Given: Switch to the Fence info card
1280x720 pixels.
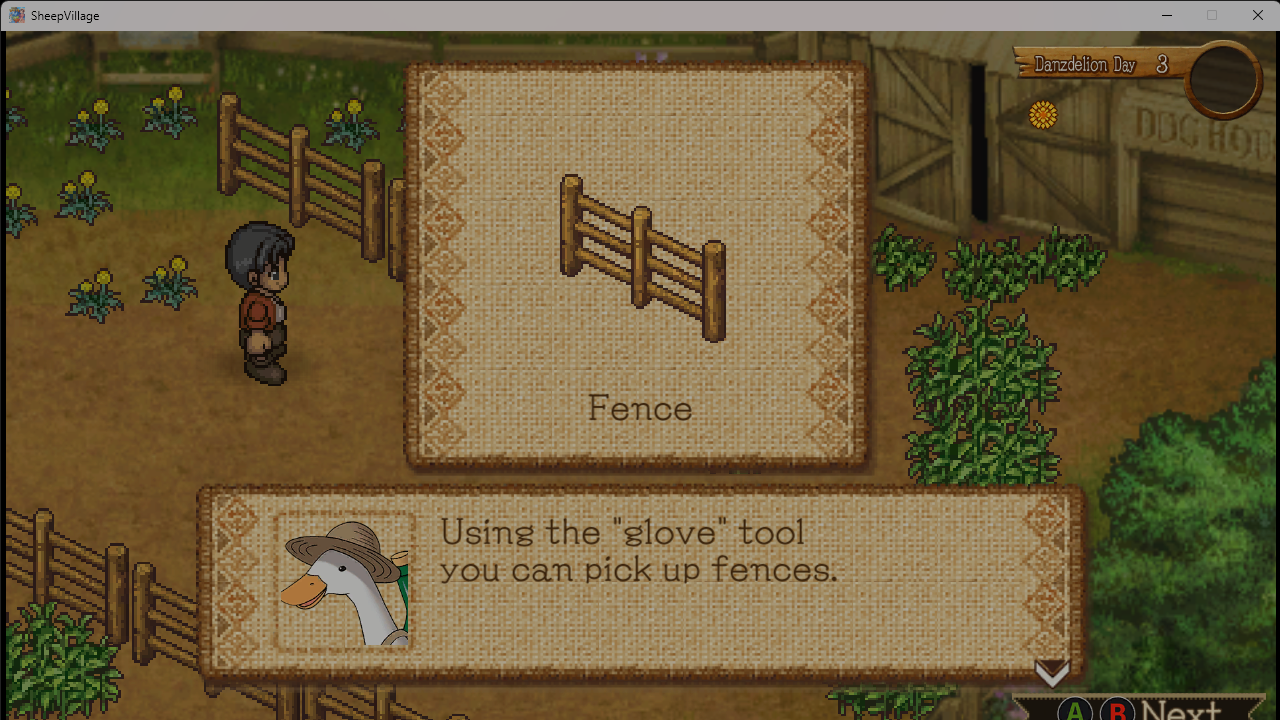Looking at the screenshot, I should coord(638,265).
